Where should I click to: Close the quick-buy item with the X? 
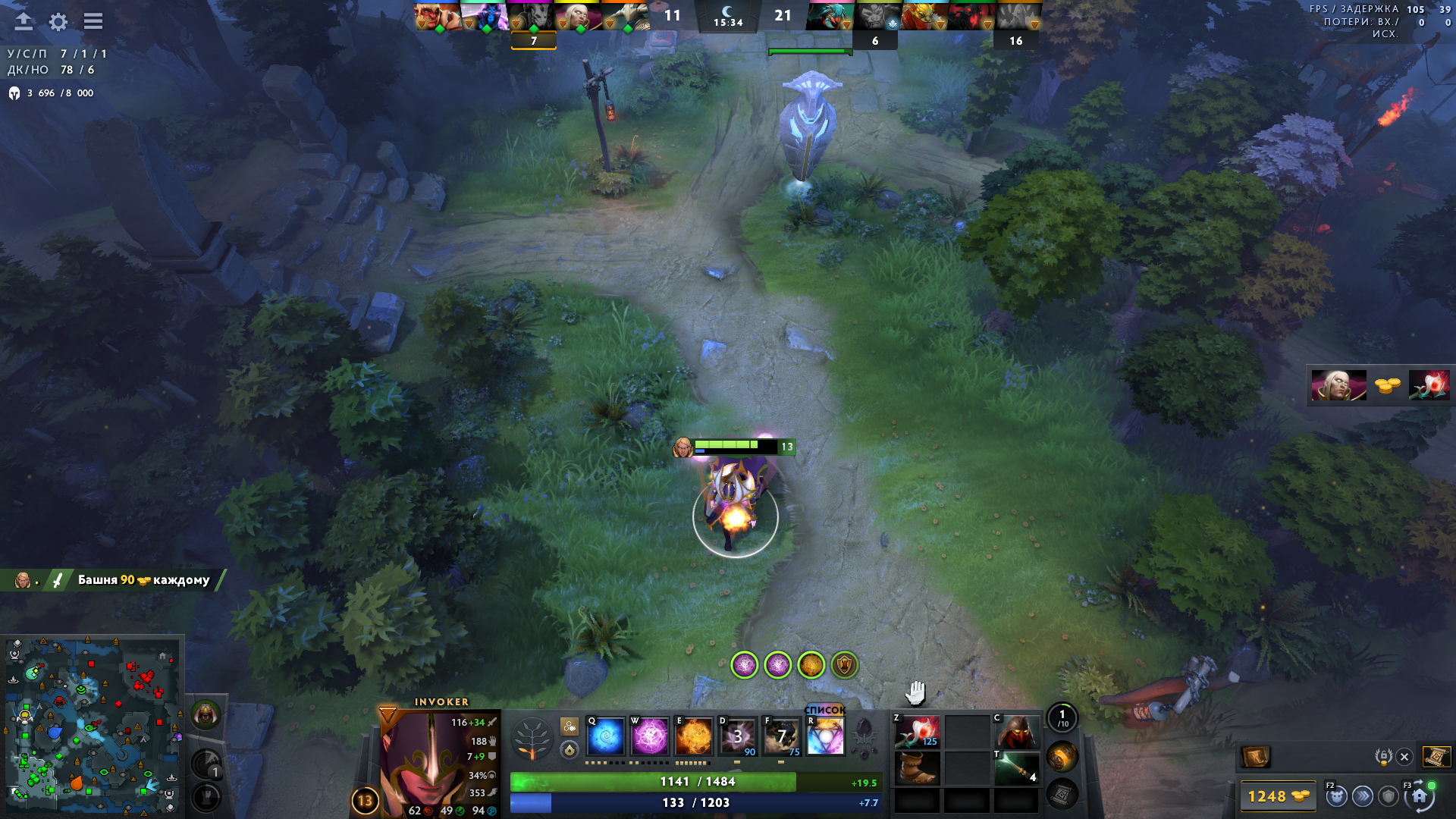[1404, 757]
